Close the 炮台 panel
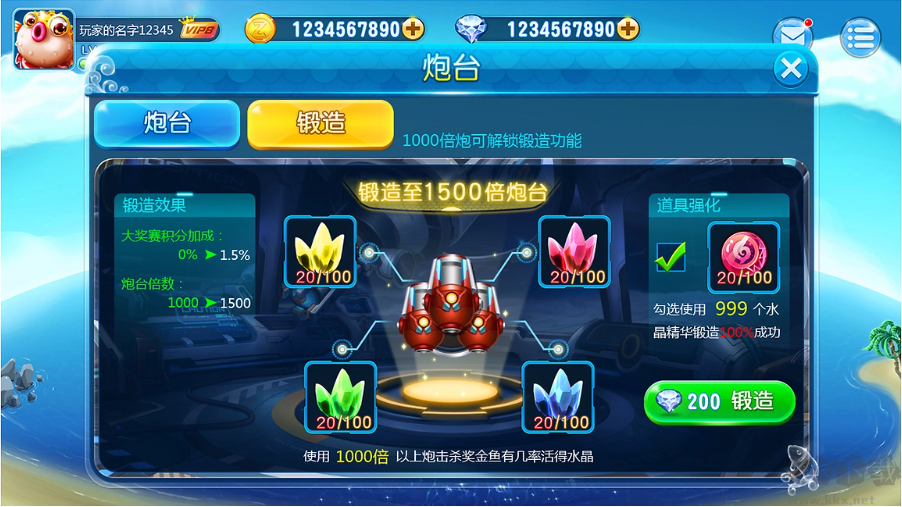The height and width of the screenshot is (507, 902). coord(791,68)
